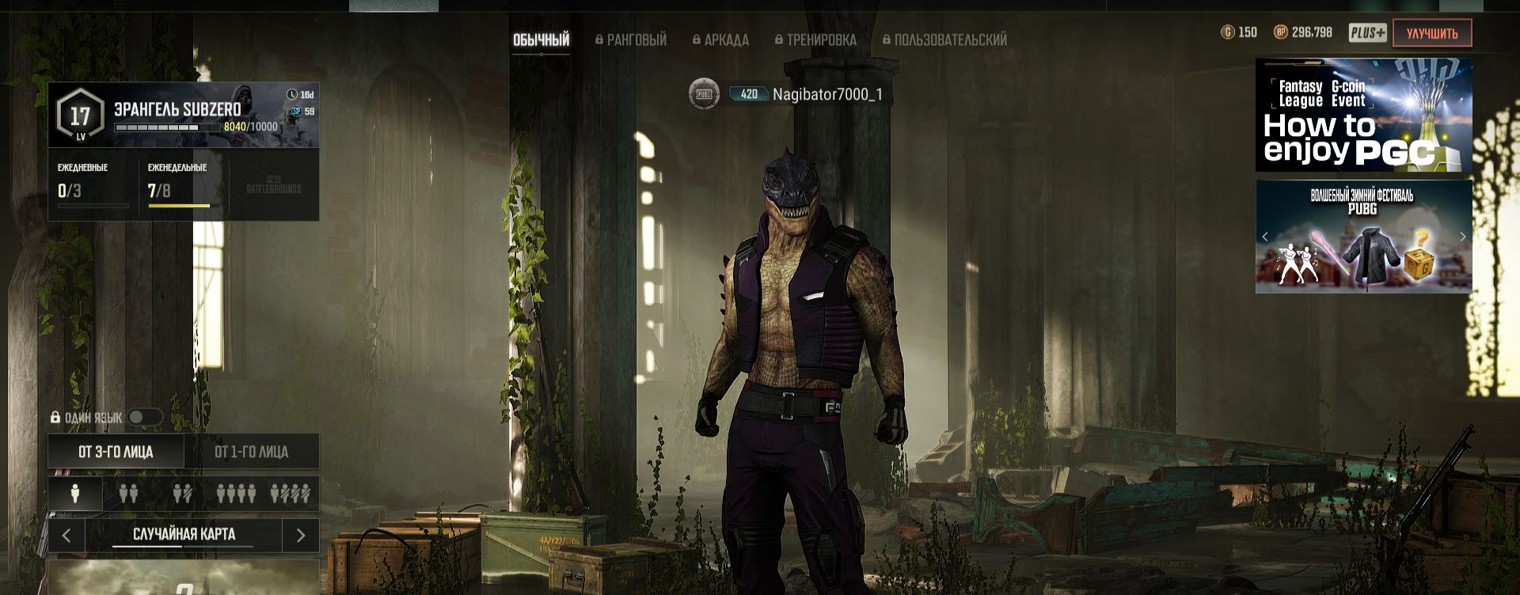Choose ОТ 3-ГО ЛИЦА perspective
Image resolution: width=1520 pixels, height=595 pixels.
click(116, 452)
